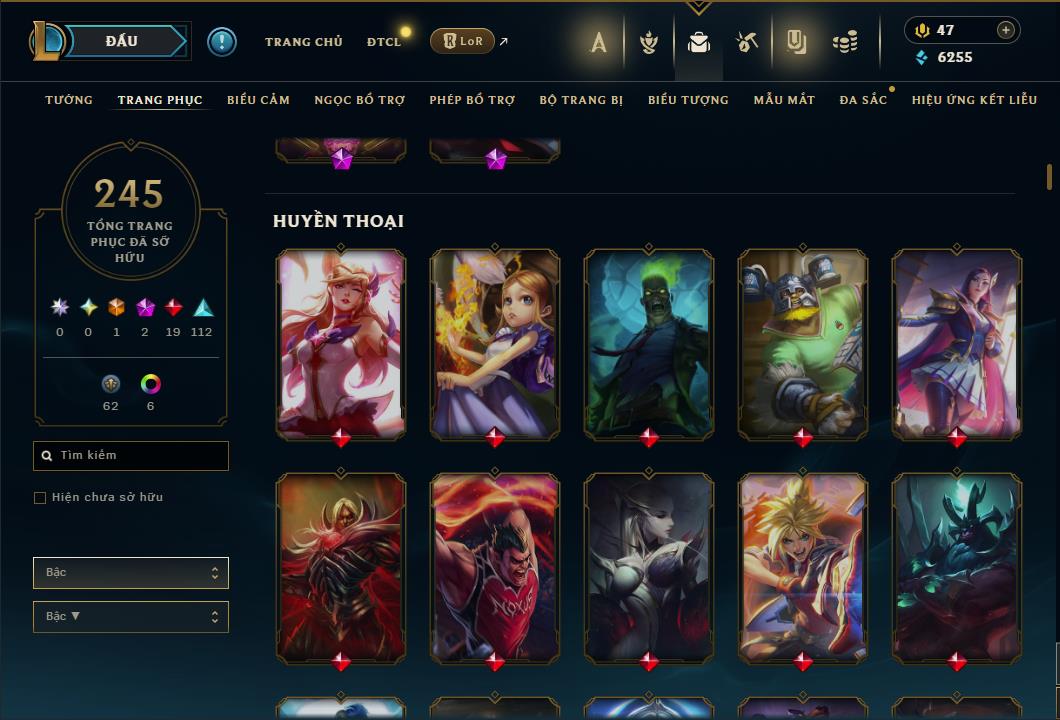Switch to the MẪU MẮT tab
The height and width of the screenshot is (720, 1060).
coord(784,100)
